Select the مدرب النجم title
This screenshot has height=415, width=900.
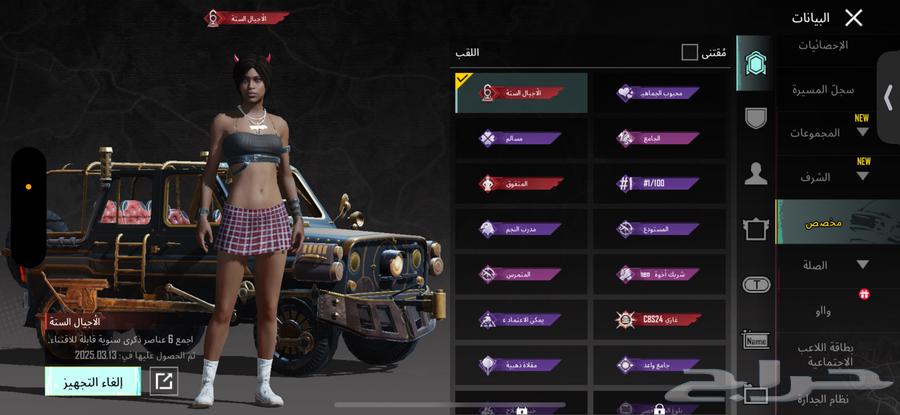coord(522,229)
